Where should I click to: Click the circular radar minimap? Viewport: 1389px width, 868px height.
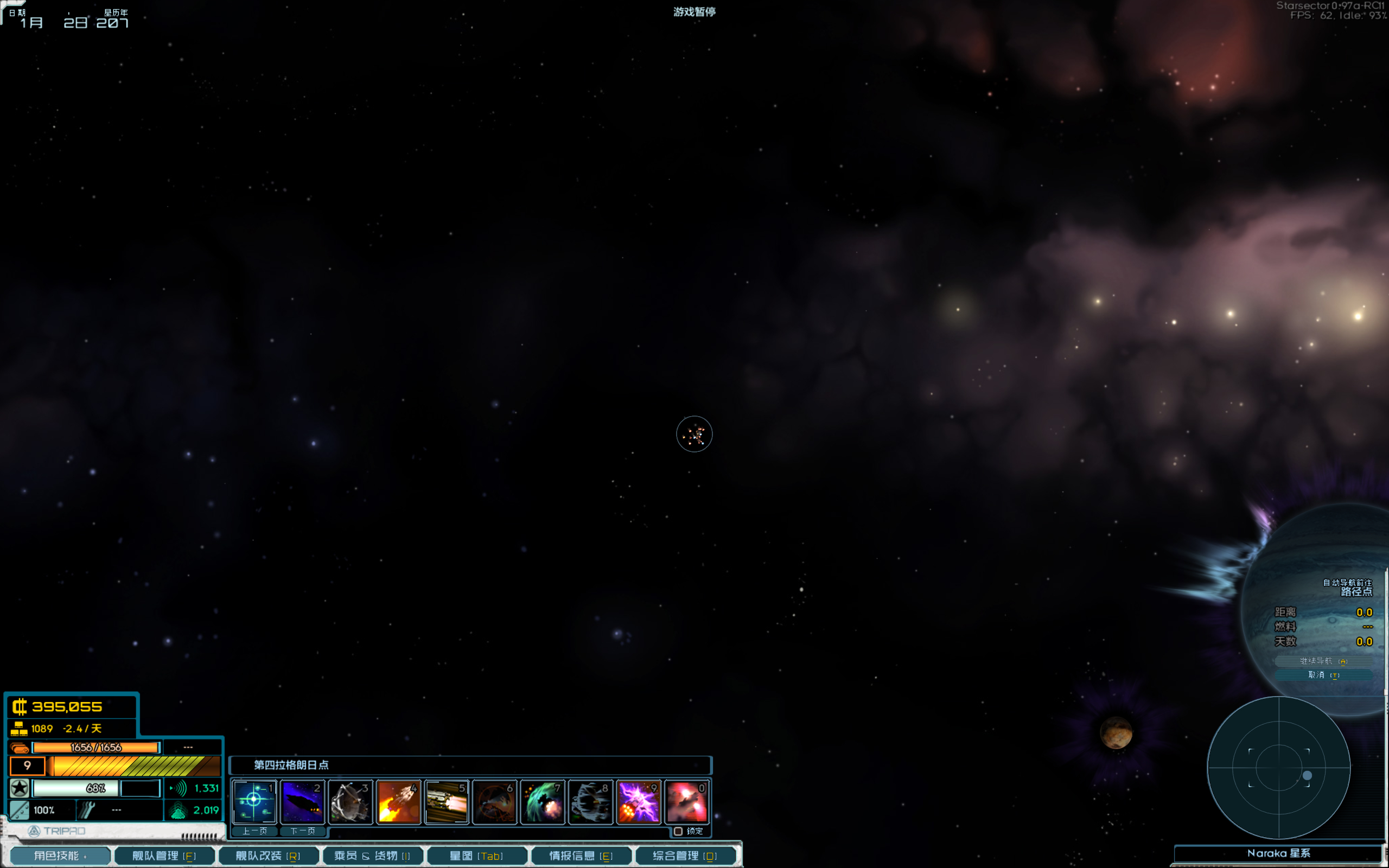[1279, 768]
